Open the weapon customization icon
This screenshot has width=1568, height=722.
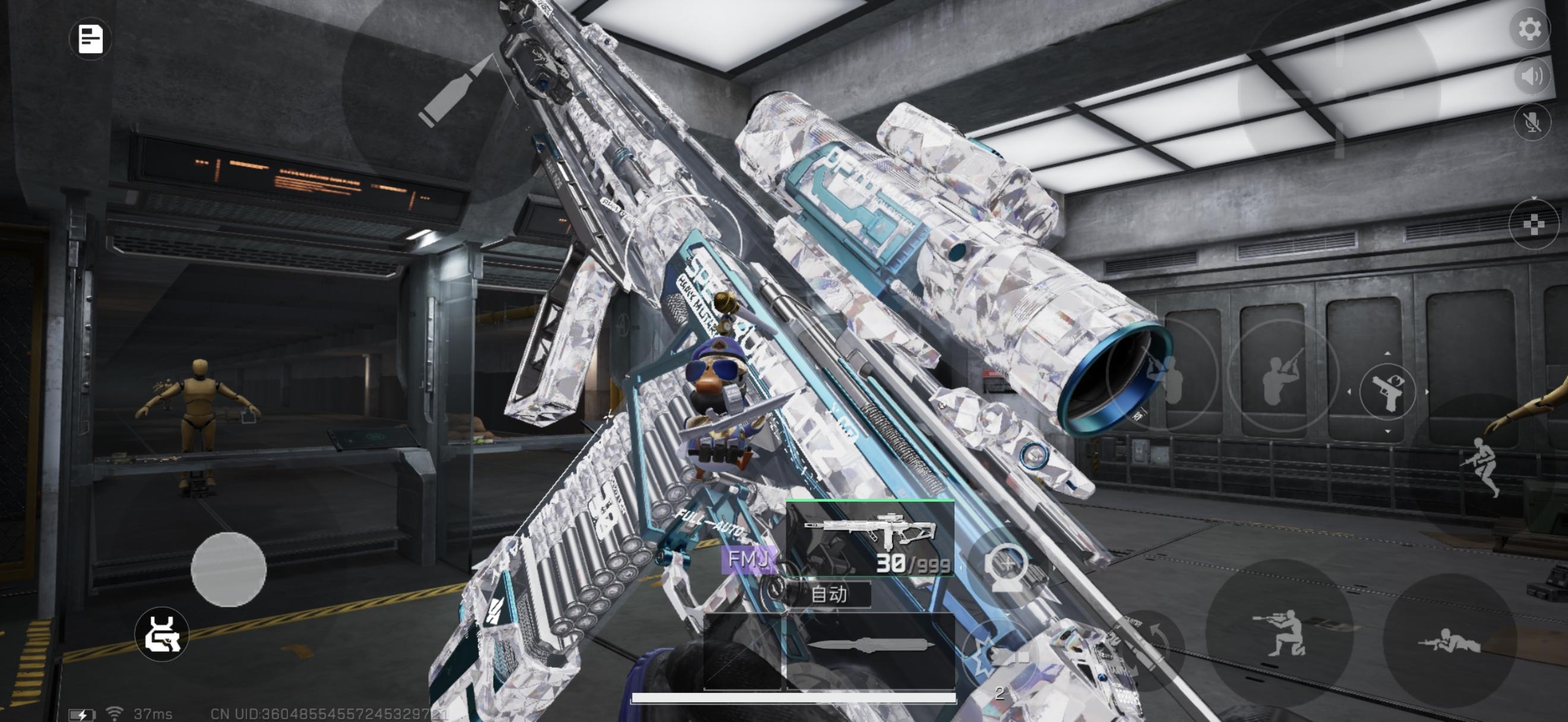(162, 634)
